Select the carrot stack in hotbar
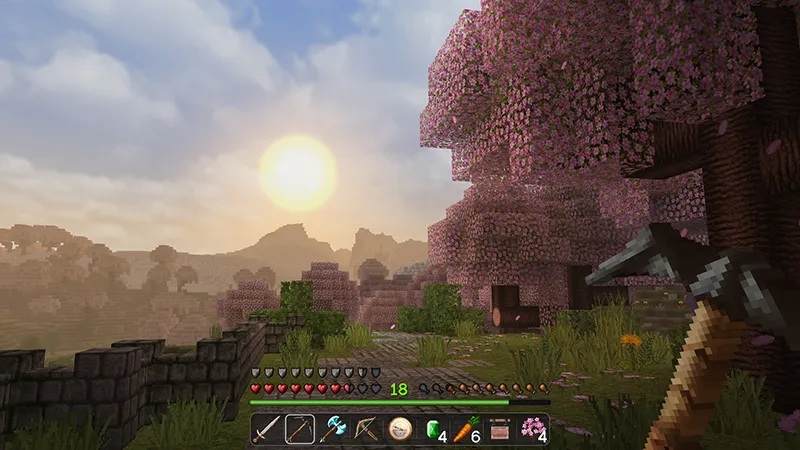Viewport: 800px width, 450px height. (466, 429)
